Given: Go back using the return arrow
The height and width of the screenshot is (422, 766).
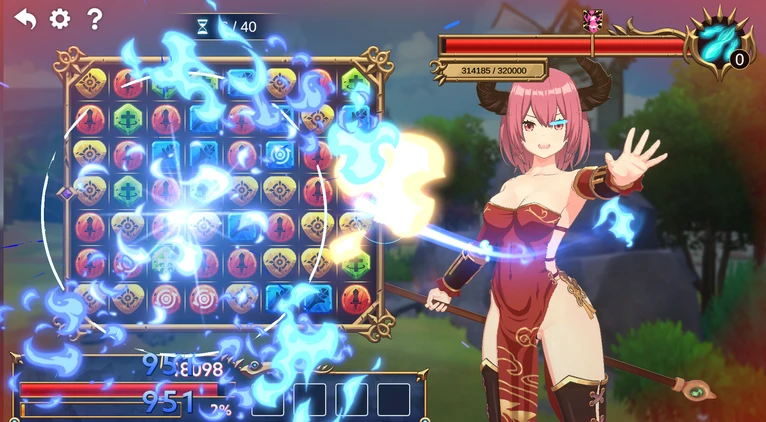Looking at the screenshot, I should (25, 19).
